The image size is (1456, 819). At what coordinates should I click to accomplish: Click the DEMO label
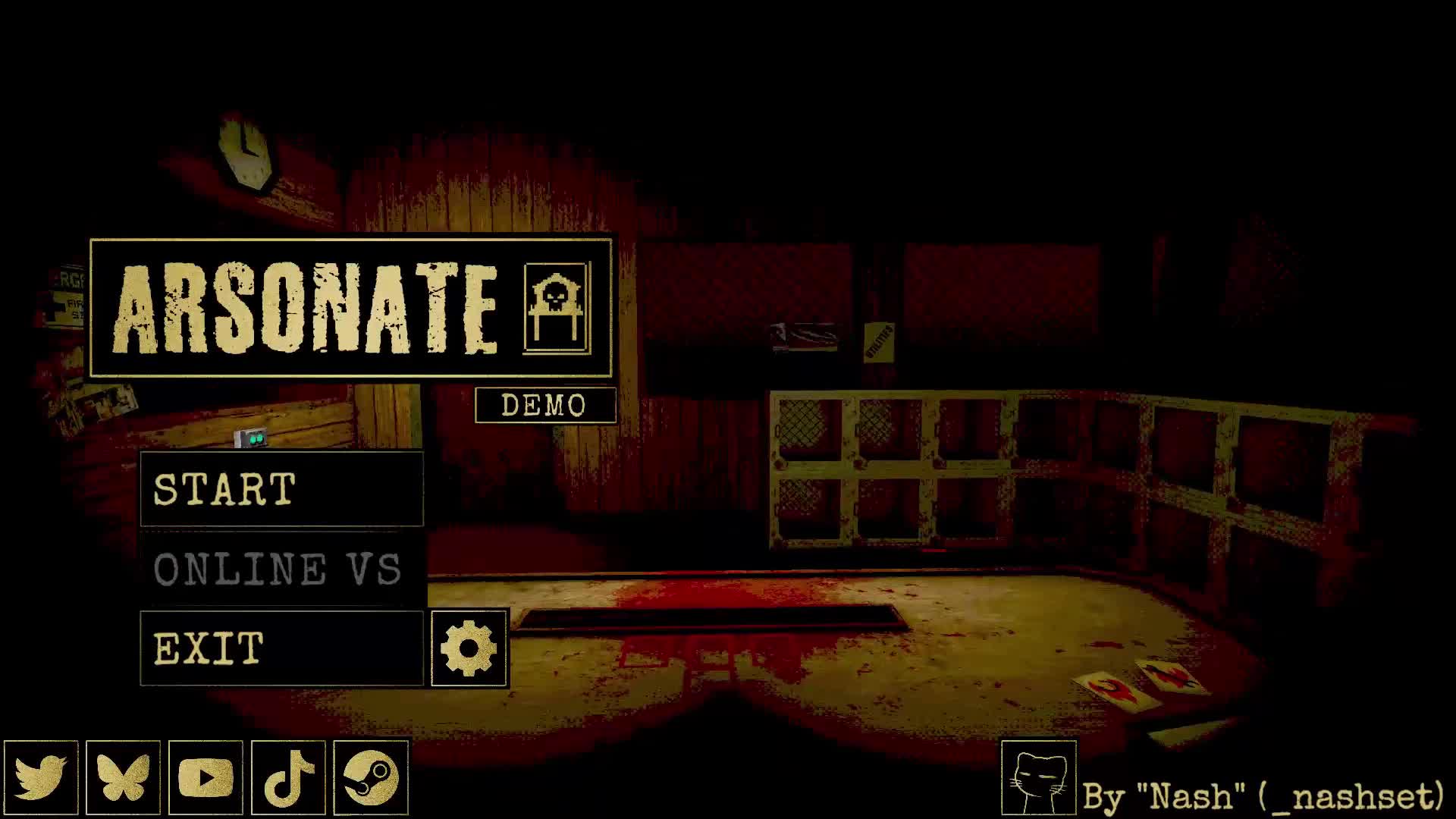pos(544,406)
